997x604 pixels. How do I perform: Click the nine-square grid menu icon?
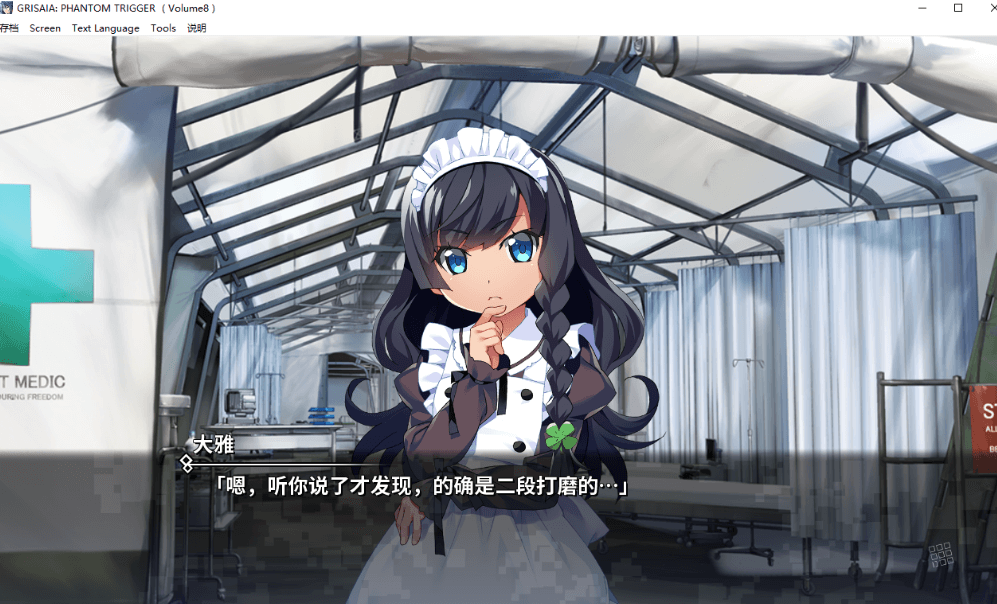940,555
